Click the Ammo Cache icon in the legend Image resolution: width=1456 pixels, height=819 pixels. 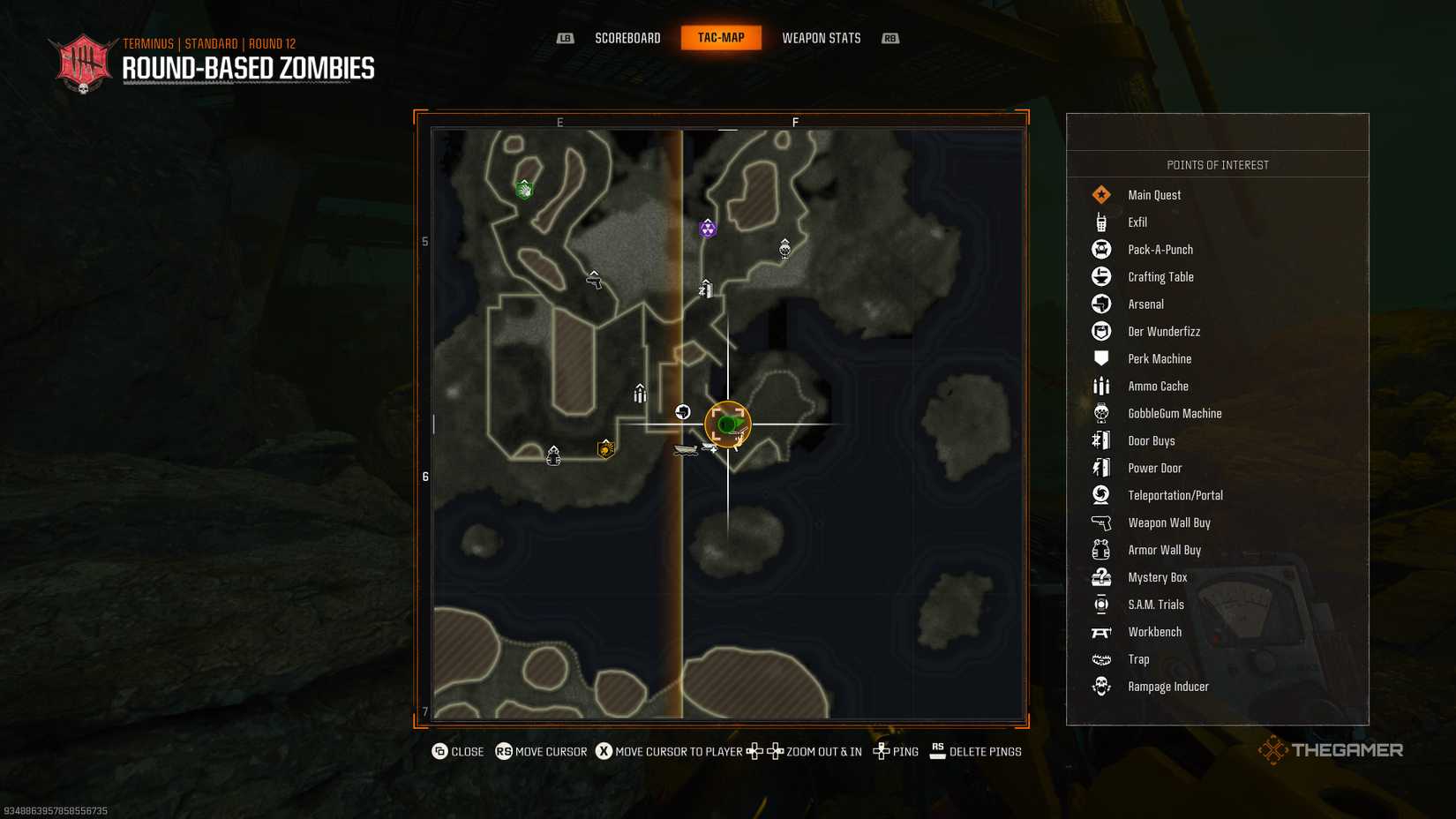(x=1100, y=386)
